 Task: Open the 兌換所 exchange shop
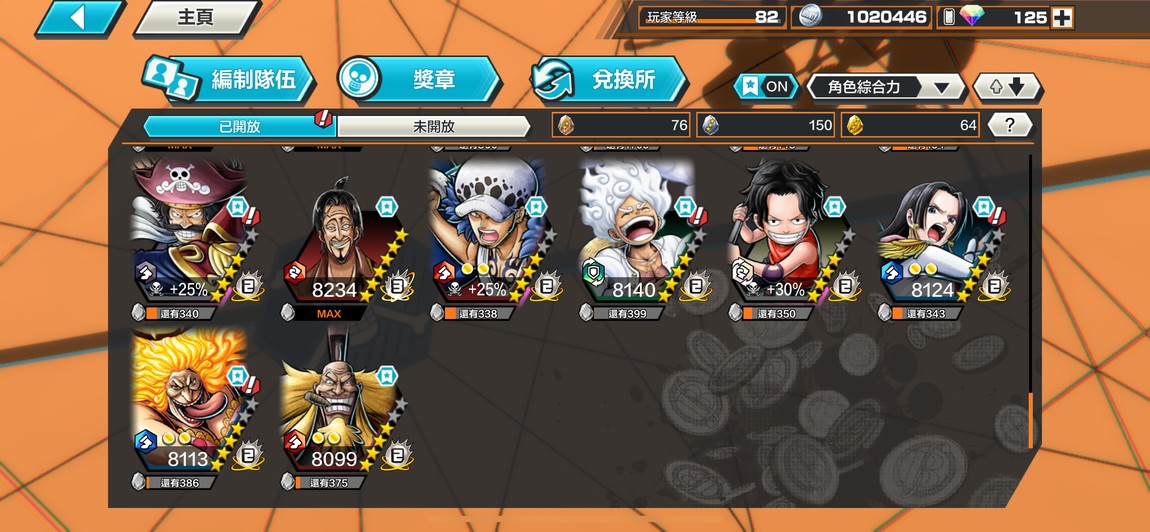[x=610, y=80]
